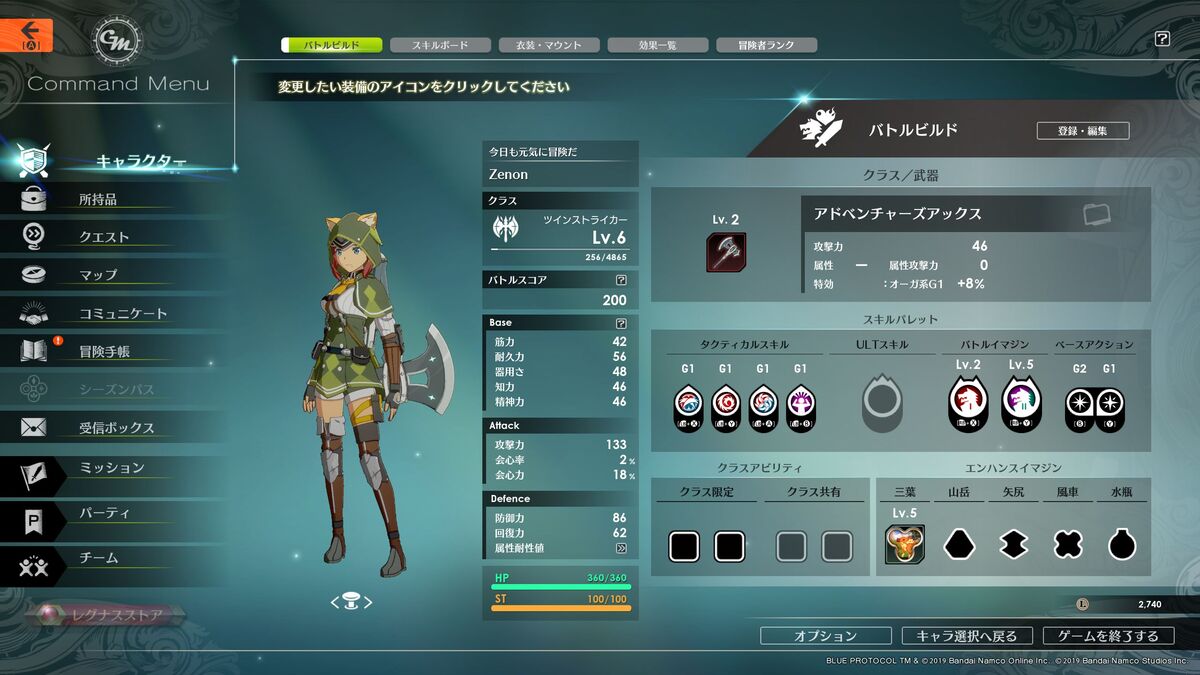Open the ミッション menu entry
Screen dimensions: 1200x675
coord(111,468)
